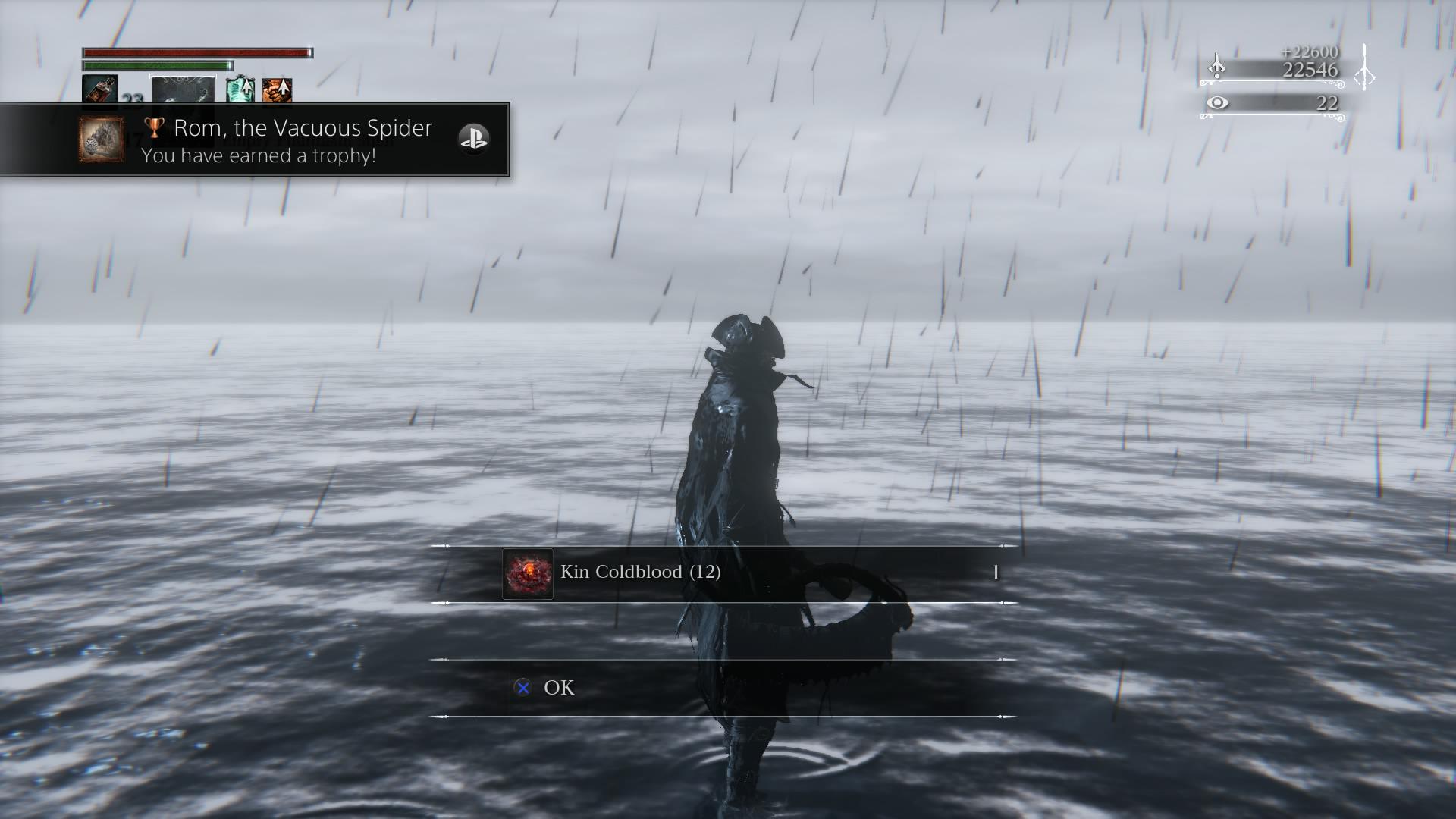Click the Blood Echoes icon

click(1216, 67)
